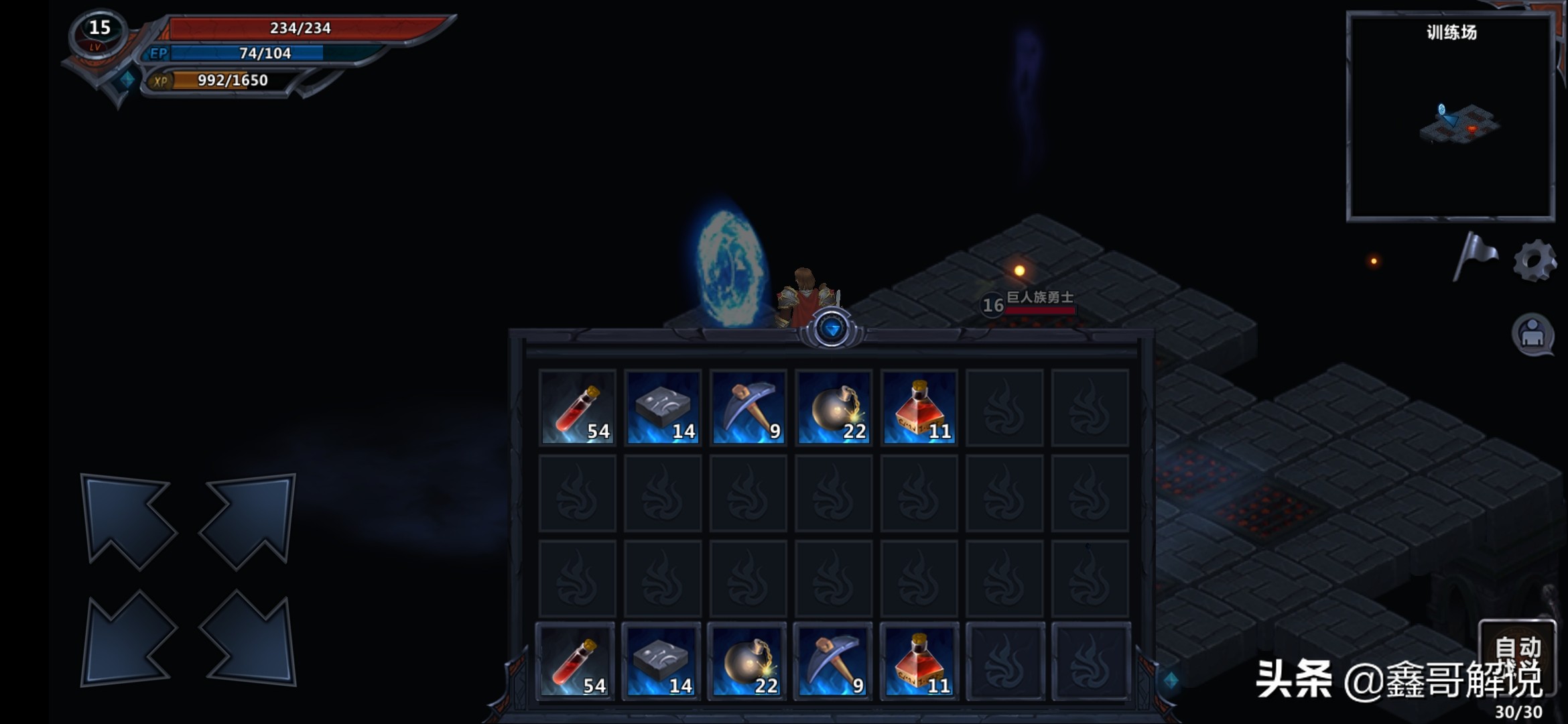Open the character profile icon
Image resolution: width=1568 pixels, height=724 pixels.
pyautogui.click(x=1532, y=334)
